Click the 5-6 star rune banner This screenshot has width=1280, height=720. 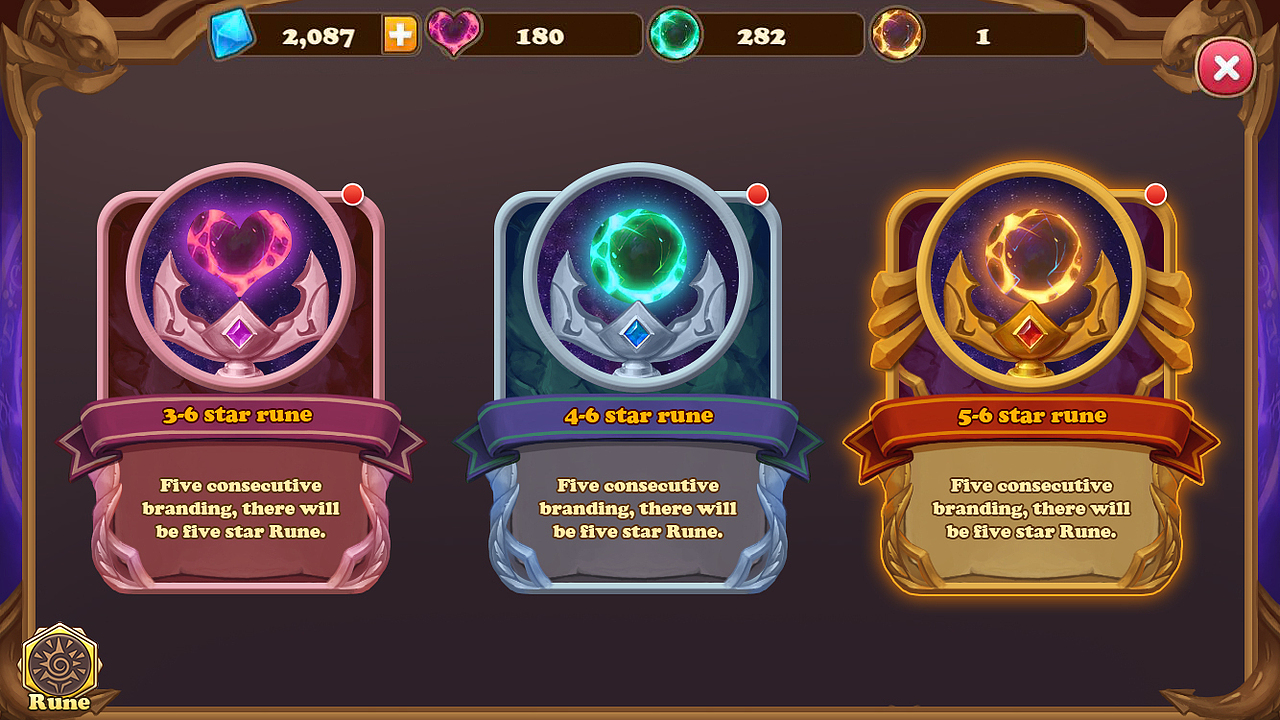point(1036,415)
